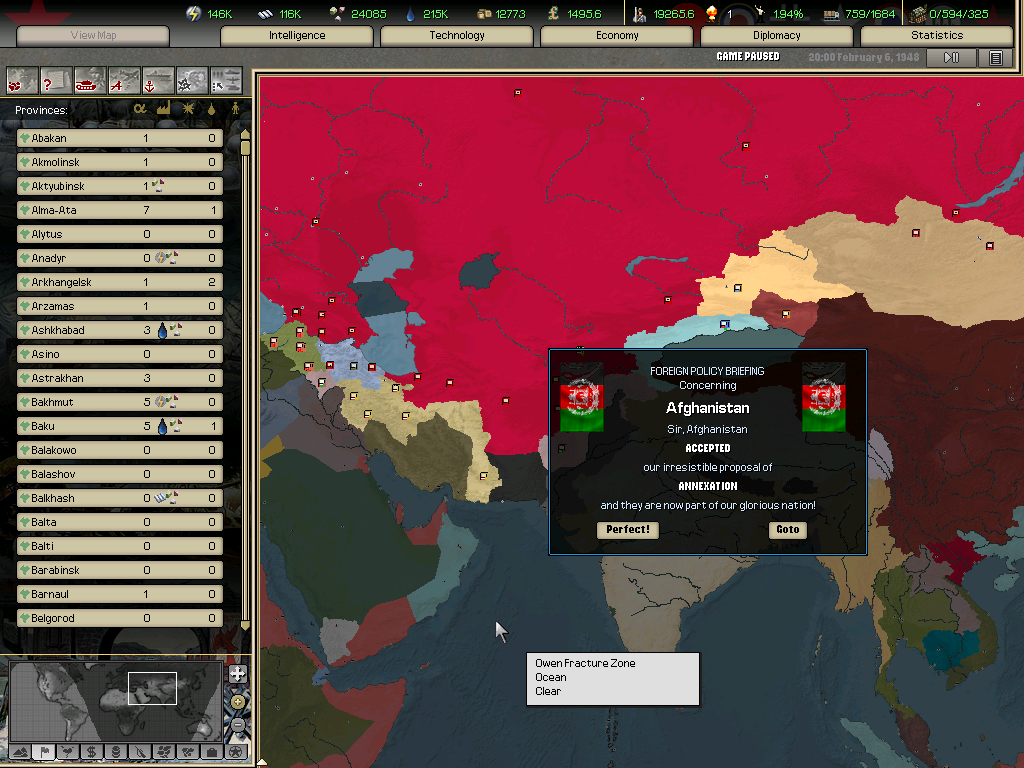Screen dimensions: 1024x768
Task: Show air units with the airplane icon
Action: 124,80
